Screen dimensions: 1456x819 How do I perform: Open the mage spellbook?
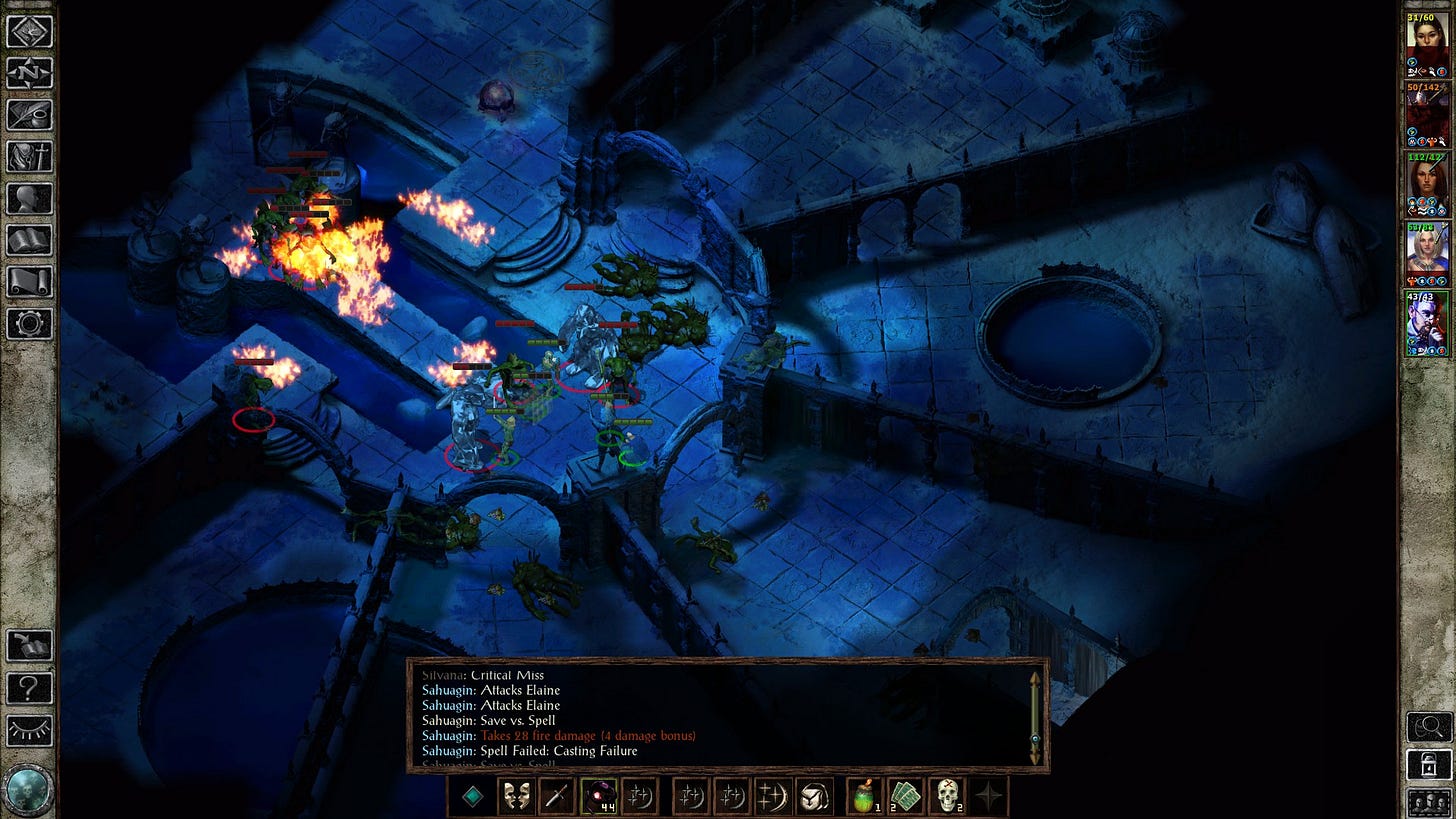29,240
